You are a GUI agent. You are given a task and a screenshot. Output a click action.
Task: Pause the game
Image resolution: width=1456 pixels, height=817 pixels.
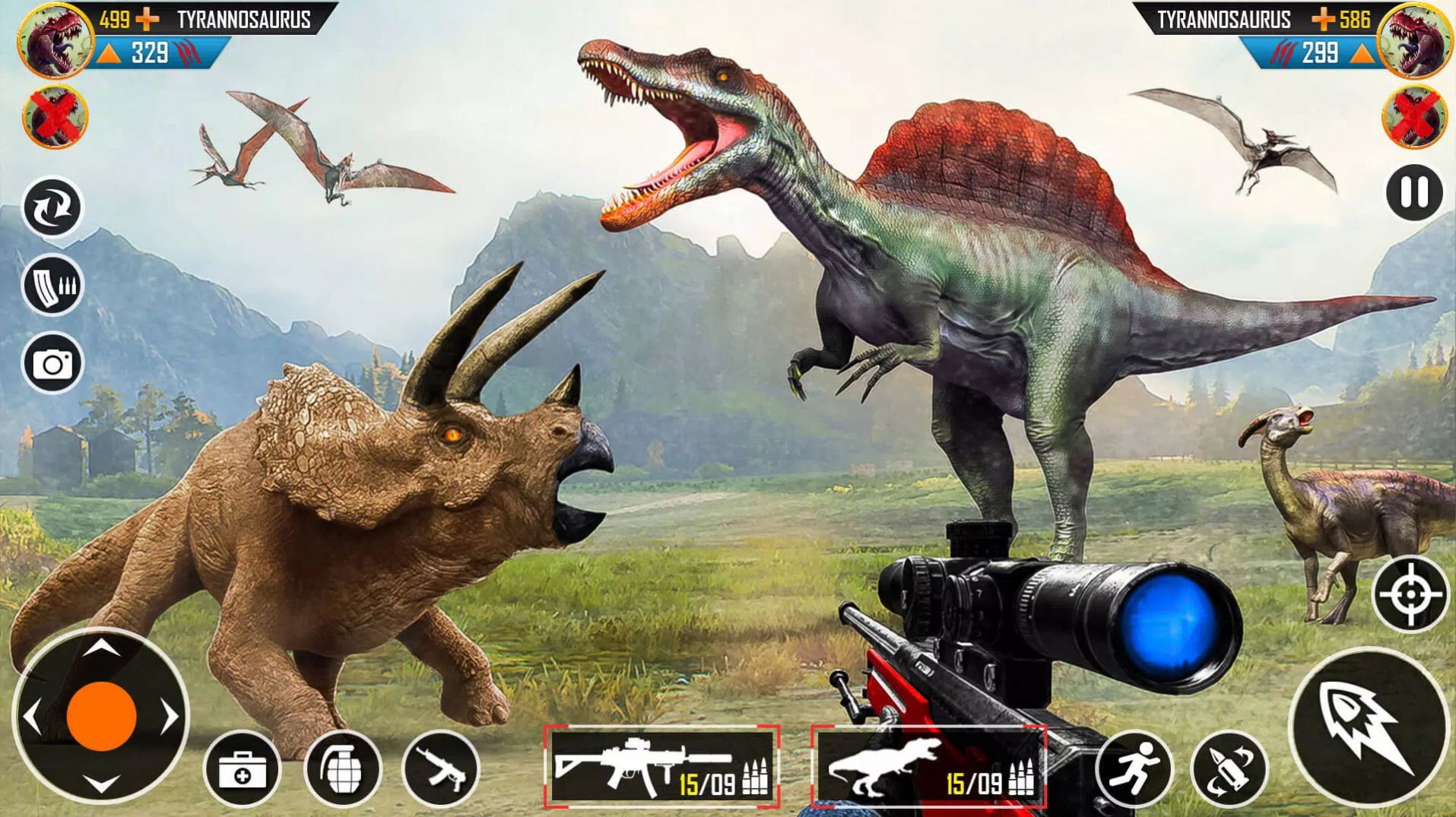[x=1413, y=193]
